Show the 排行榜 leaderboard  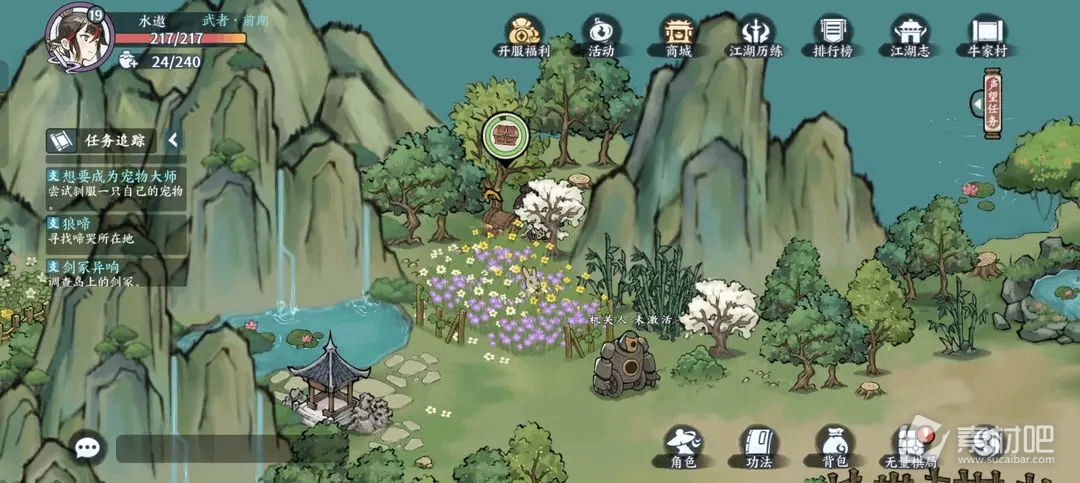tap(833, 36)
